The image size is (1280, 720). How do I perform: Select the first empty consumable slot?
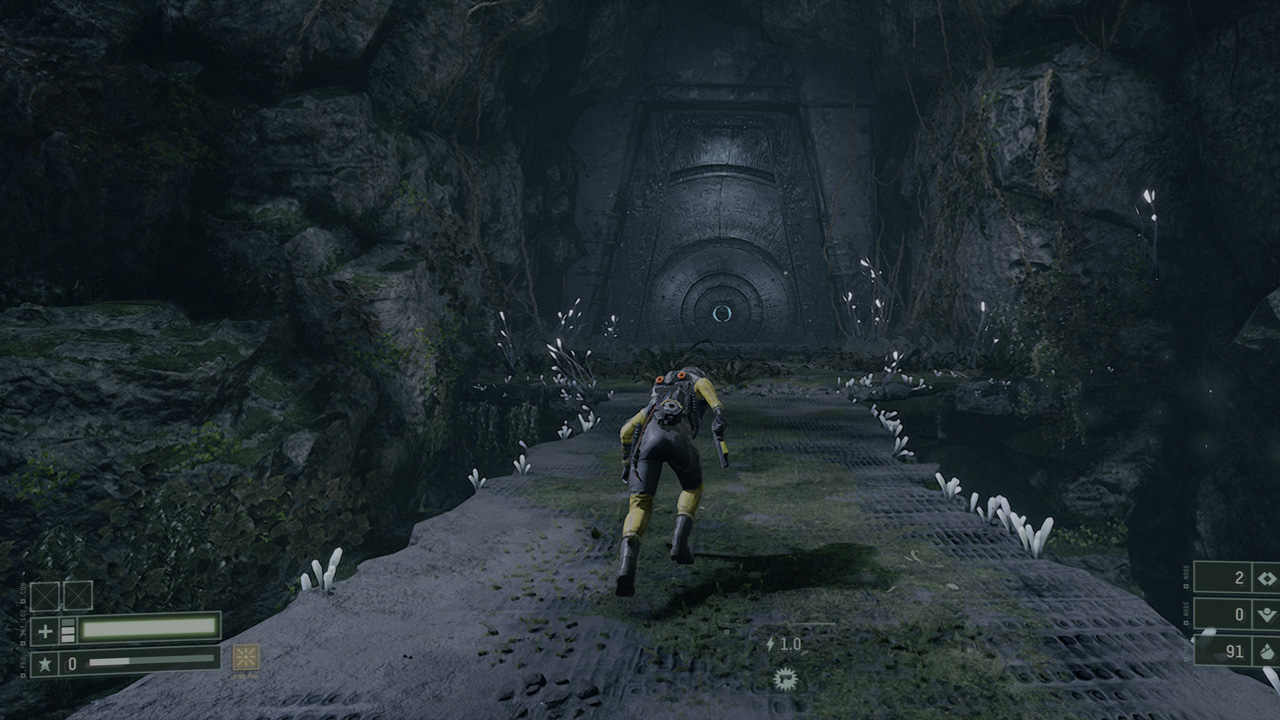click(44, 595)
